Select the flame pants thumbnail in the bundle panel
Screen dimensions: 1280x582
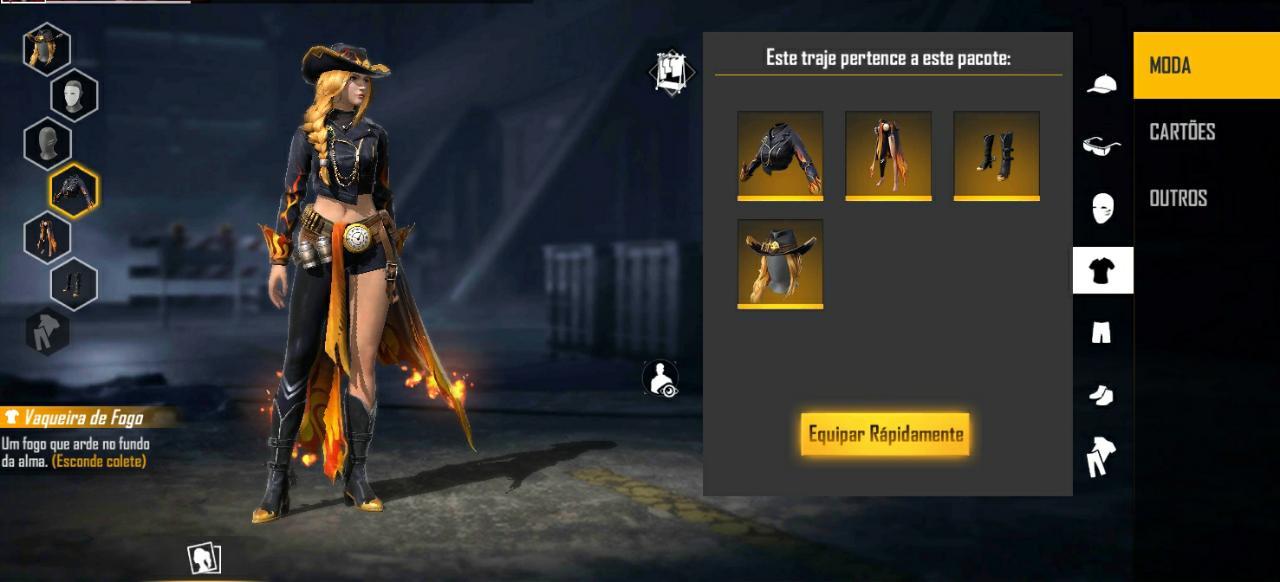888,155
